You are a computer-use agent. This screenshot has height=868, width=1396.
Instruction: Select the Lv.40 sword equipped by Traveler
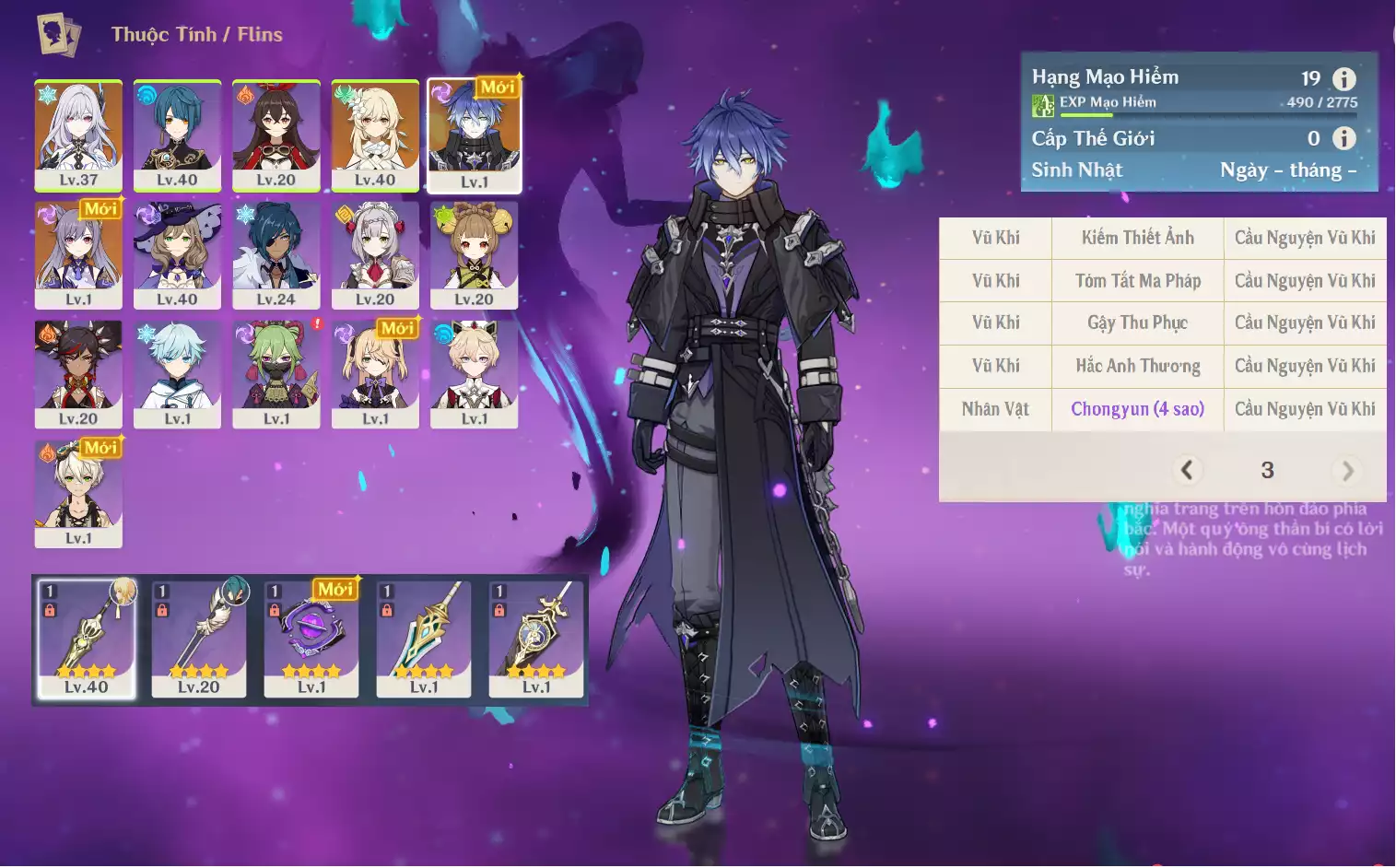(87, 638)
